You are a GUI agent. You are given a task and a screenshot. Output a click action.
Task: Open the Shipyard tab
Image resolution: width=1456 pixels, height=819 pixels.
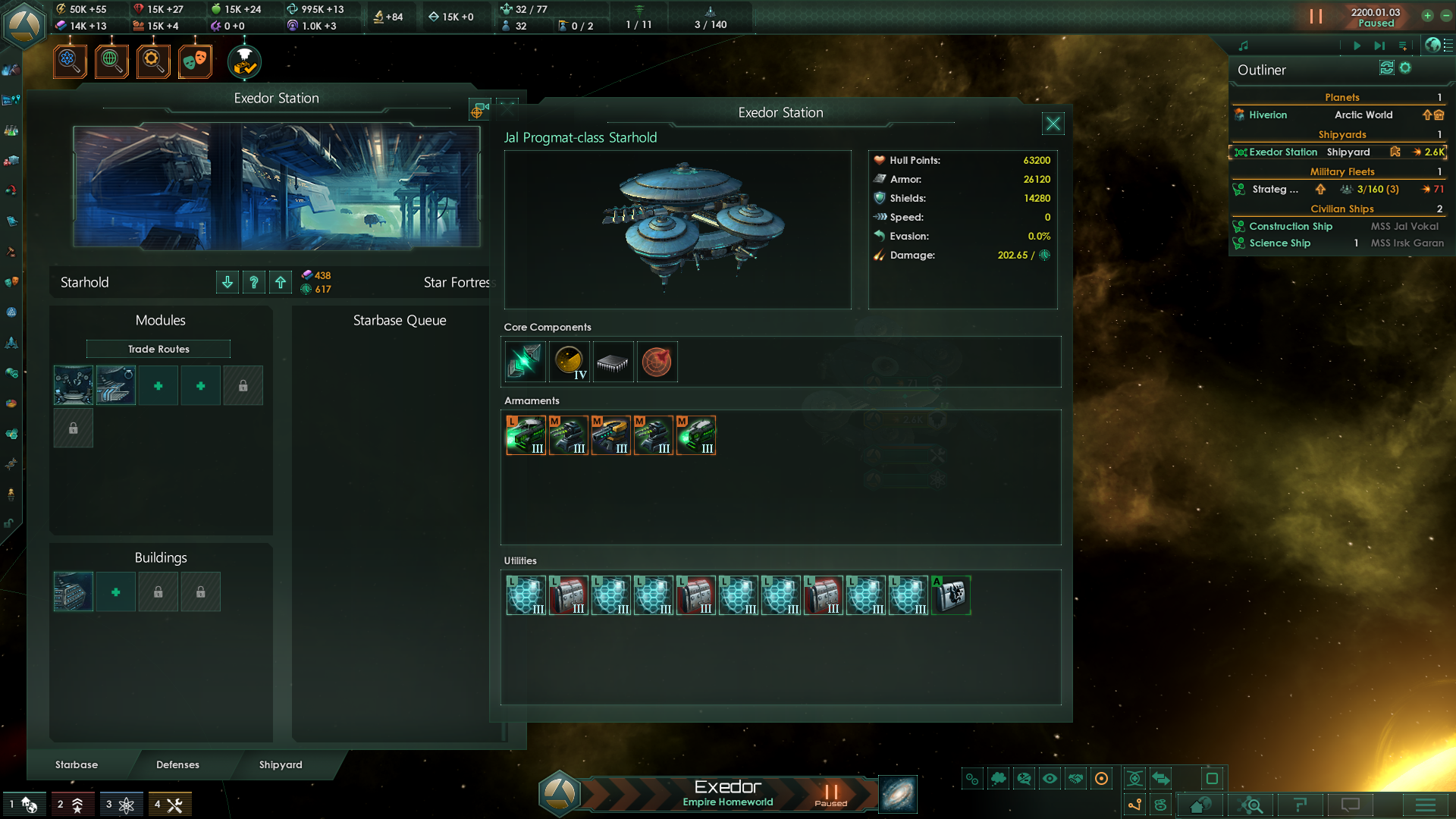coord(281,764)
